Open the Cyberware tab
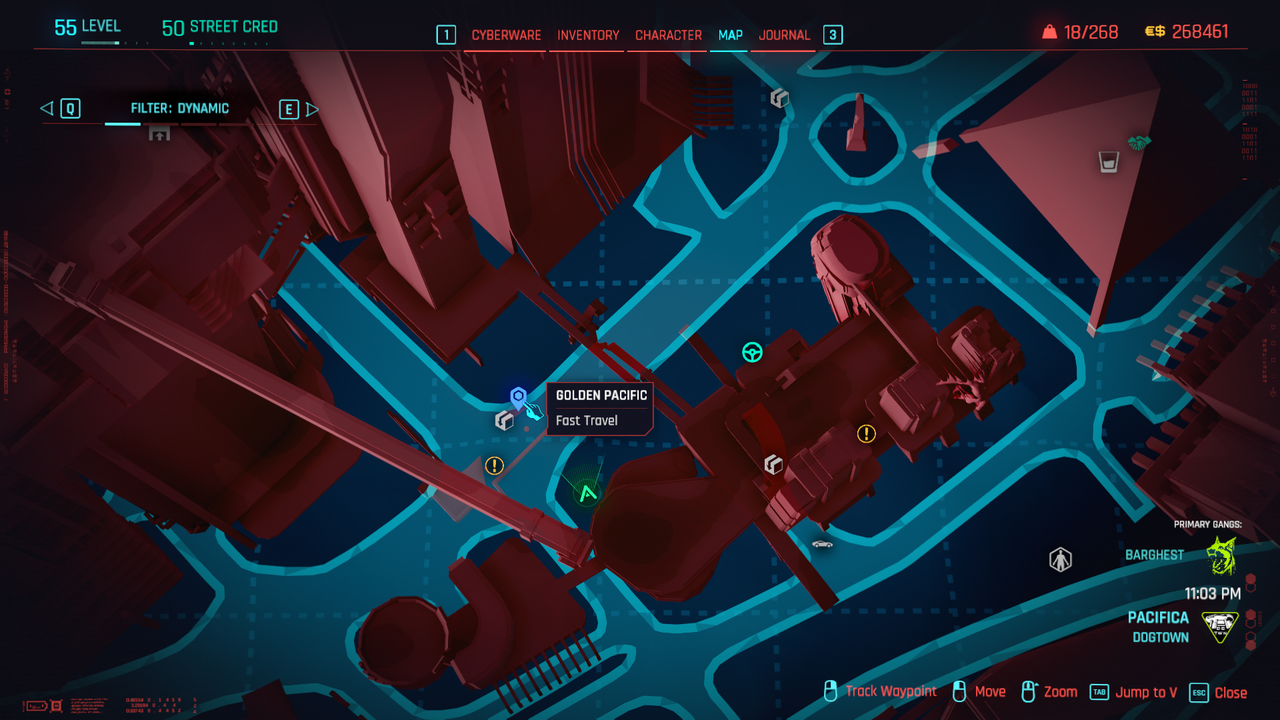This screenshot has width=1280, height=720. [506, 35]
